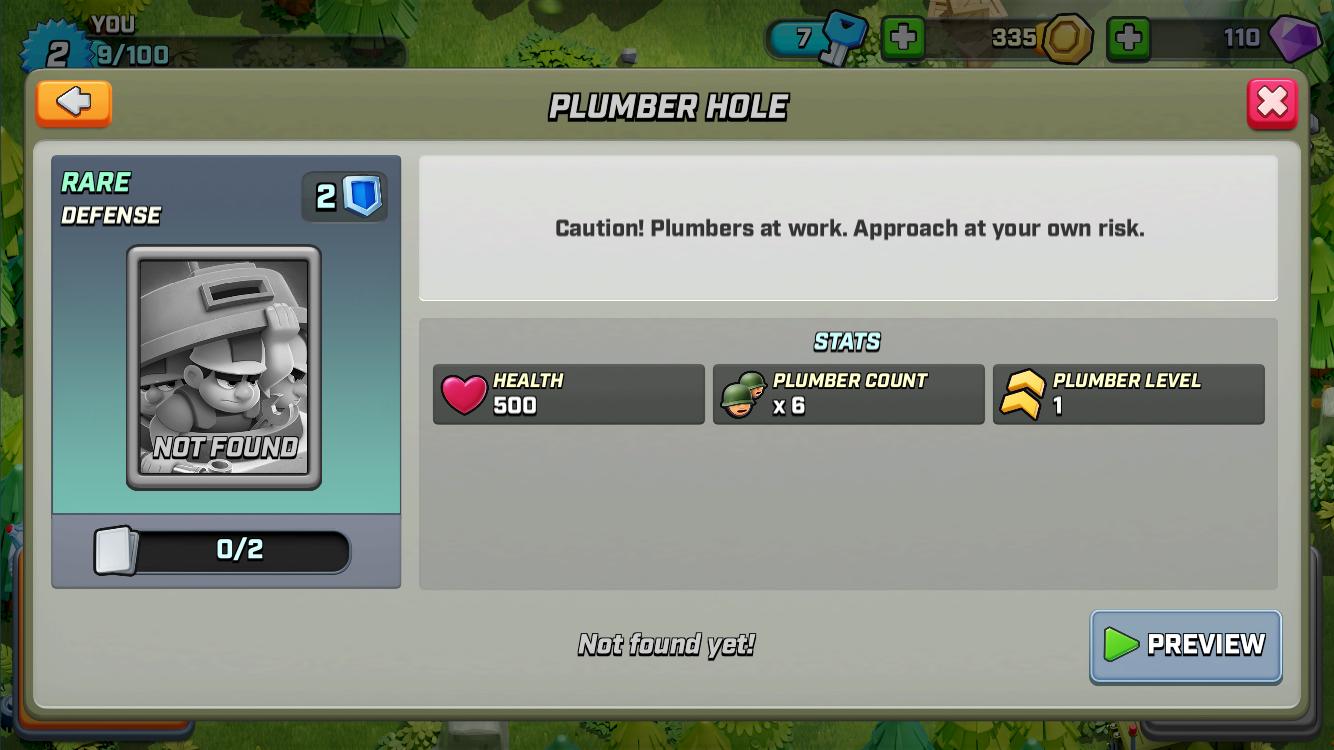Tap the orange back arrow button
Screen dimensions: 1334x750
point(73,103)
